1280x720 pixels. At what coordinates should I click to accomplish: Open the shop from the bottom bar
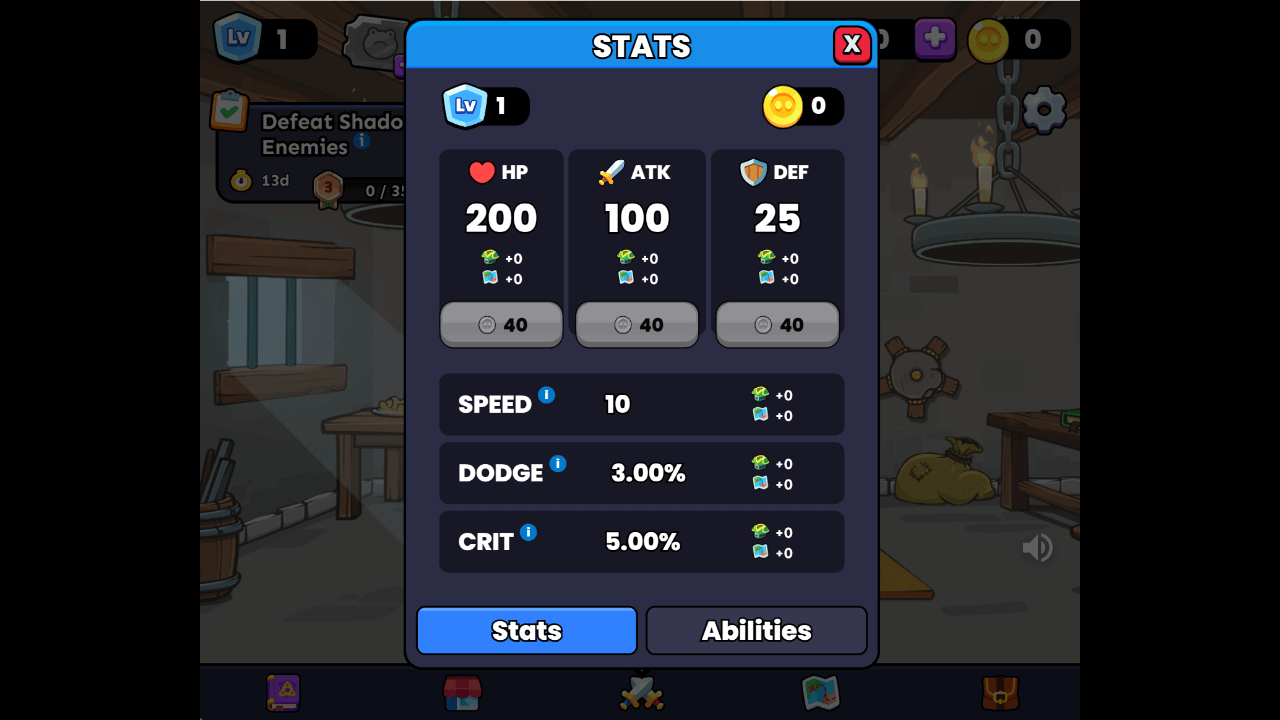pyautogui.click(x=462, y=692)
